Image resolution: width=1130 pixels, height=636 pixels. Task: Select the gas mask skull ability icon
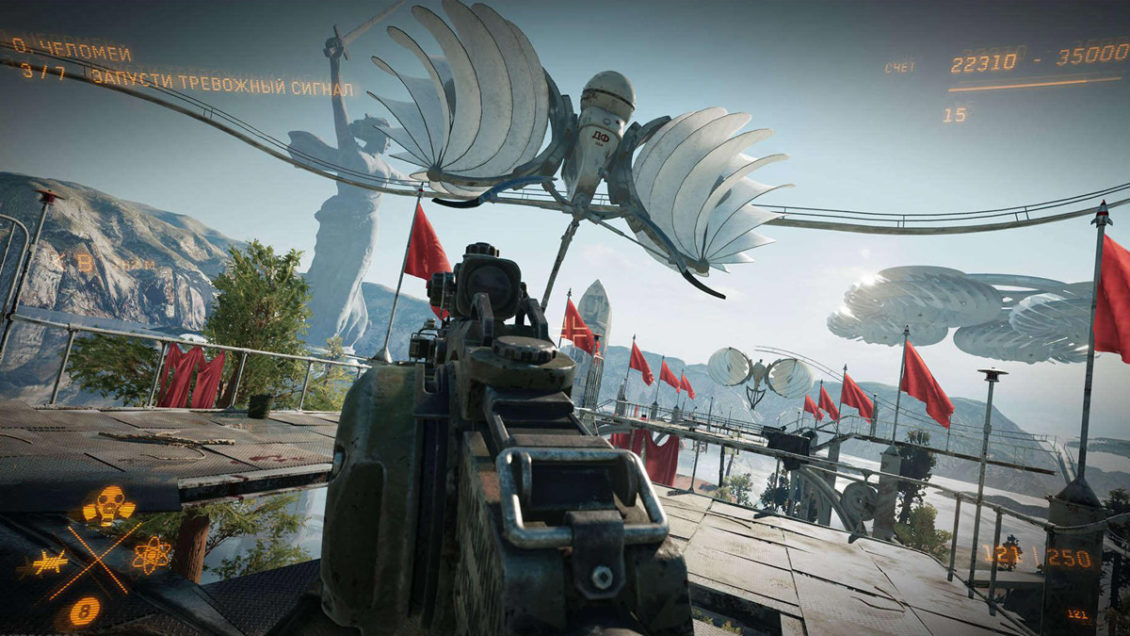(108, 505)
